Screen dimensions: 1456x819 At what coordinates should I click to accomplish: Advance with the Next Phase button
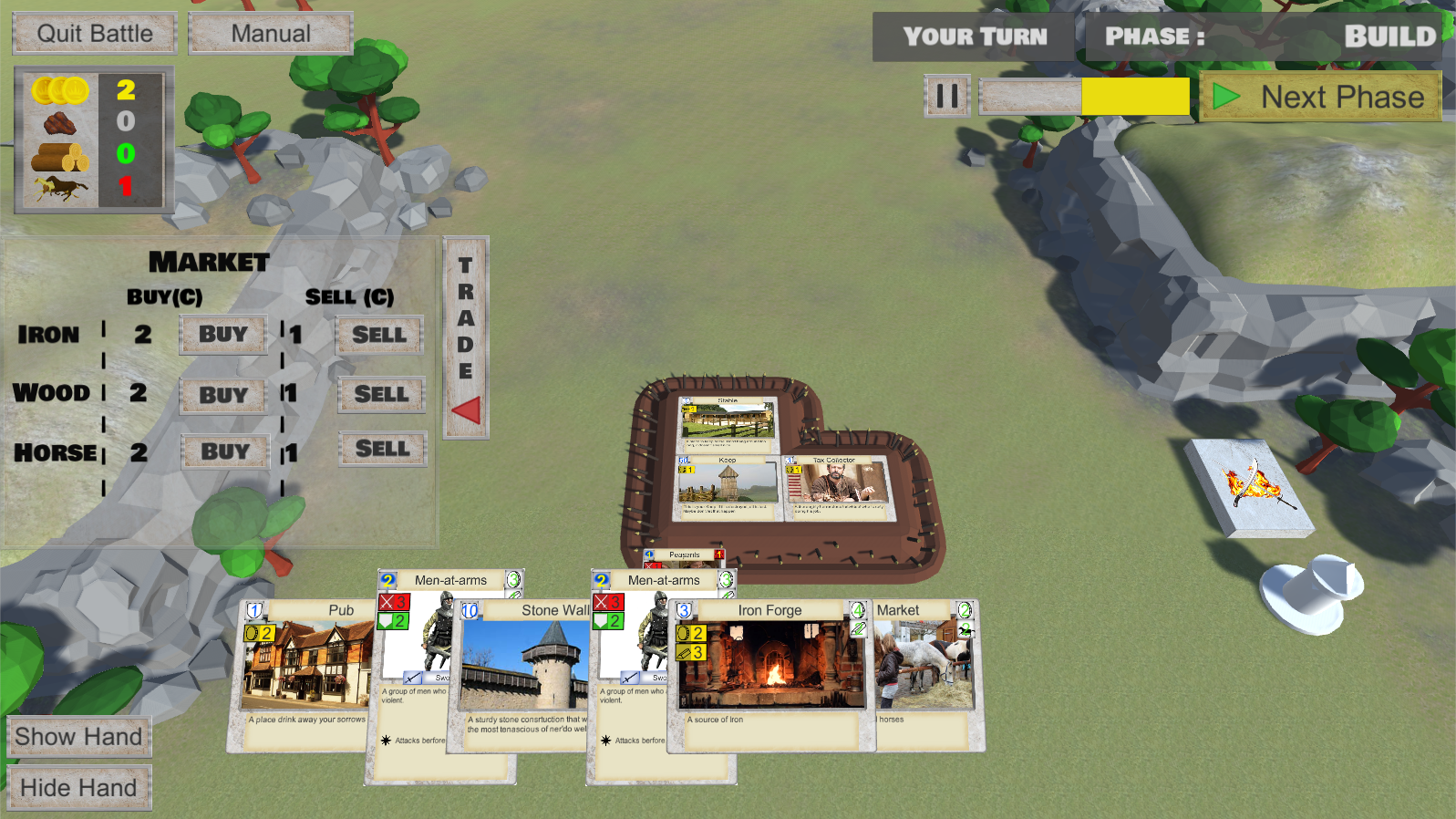[1320, 97]
